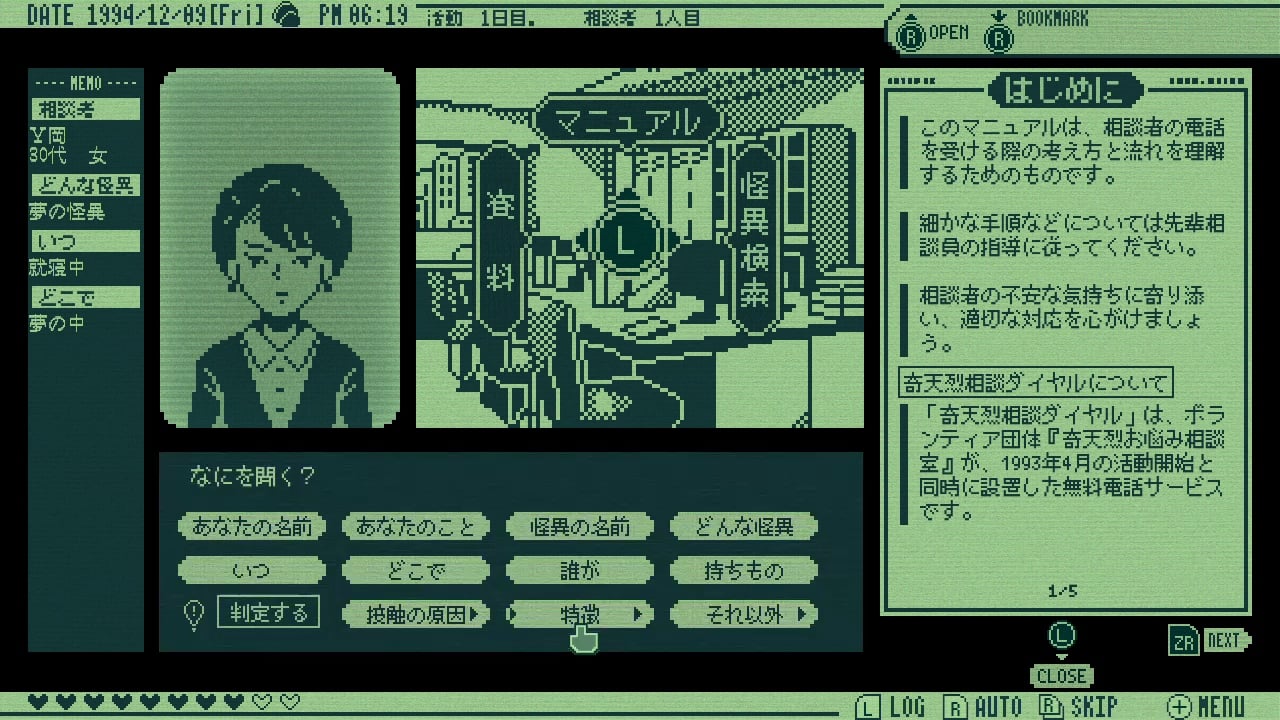Click the caller's portrait image
The width and height of the screenshot is (1280, 720).
278,245
